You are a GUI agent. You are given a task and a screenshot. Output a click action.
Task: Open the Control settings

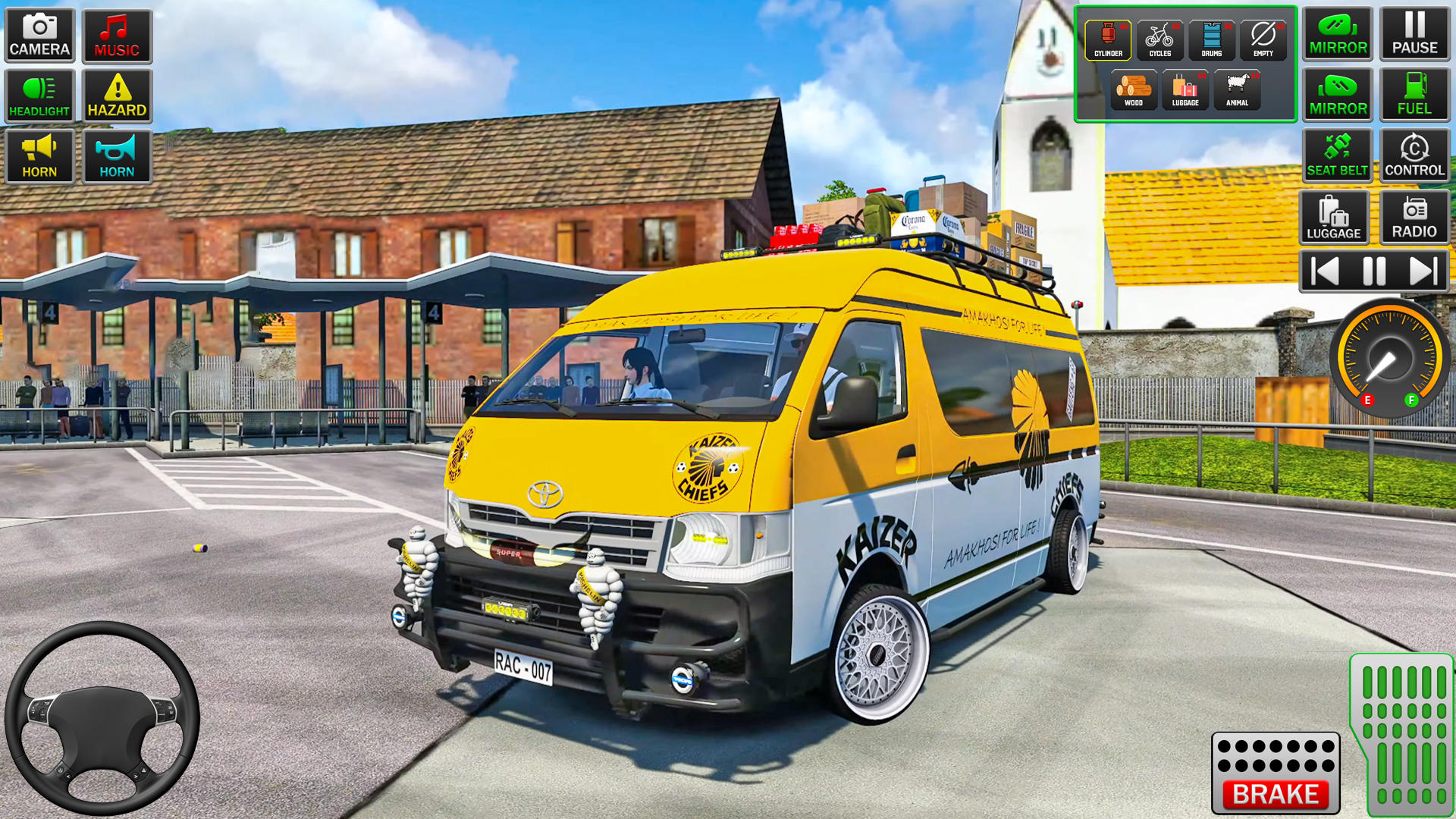pos(1414,155)
